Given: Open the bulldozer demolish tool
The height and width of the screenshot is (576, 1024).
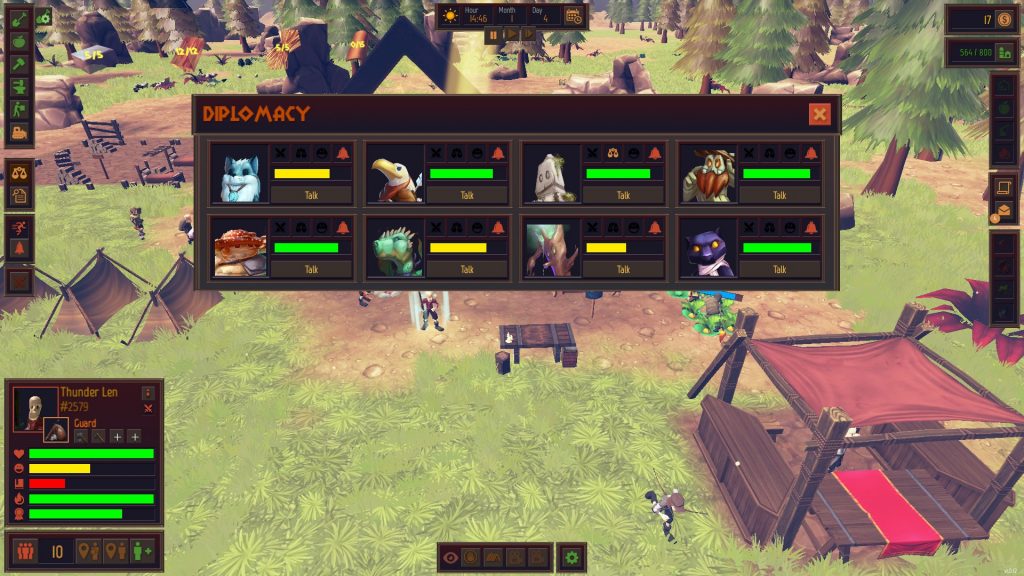Looking at the screenshot, I should coord(19,132).
